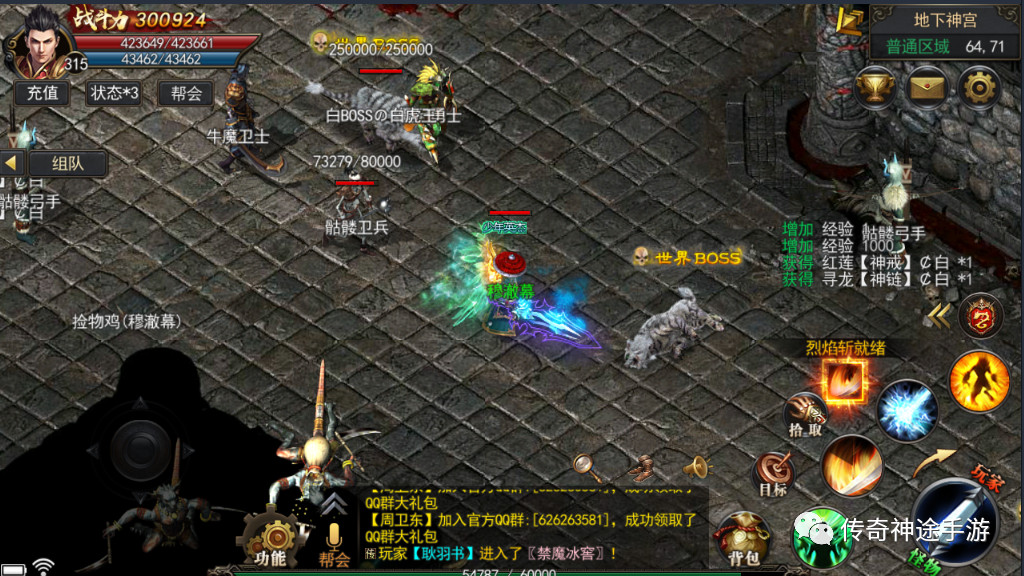Open the envelope mail icon
The width and height of the screenshot is (1024, 576).
[926, 86]
